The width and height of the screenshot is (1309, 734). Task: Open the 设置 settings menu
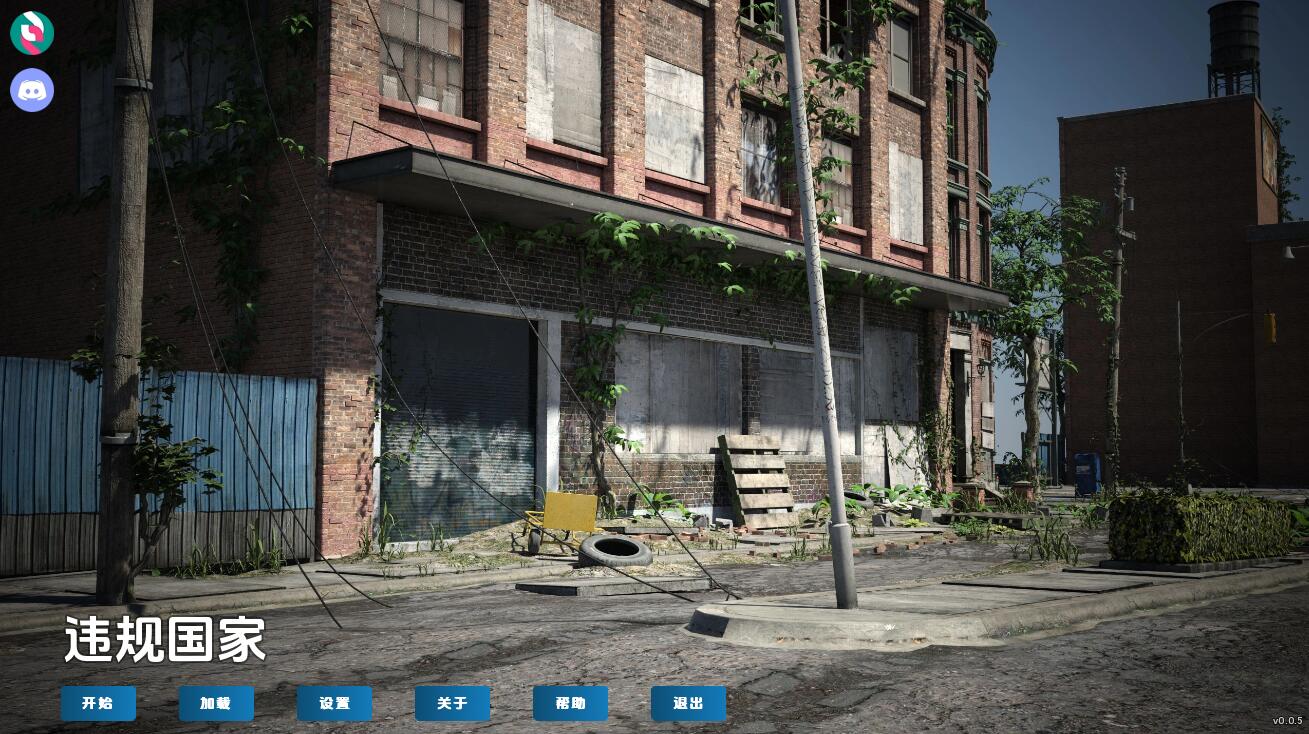point(334,703)
